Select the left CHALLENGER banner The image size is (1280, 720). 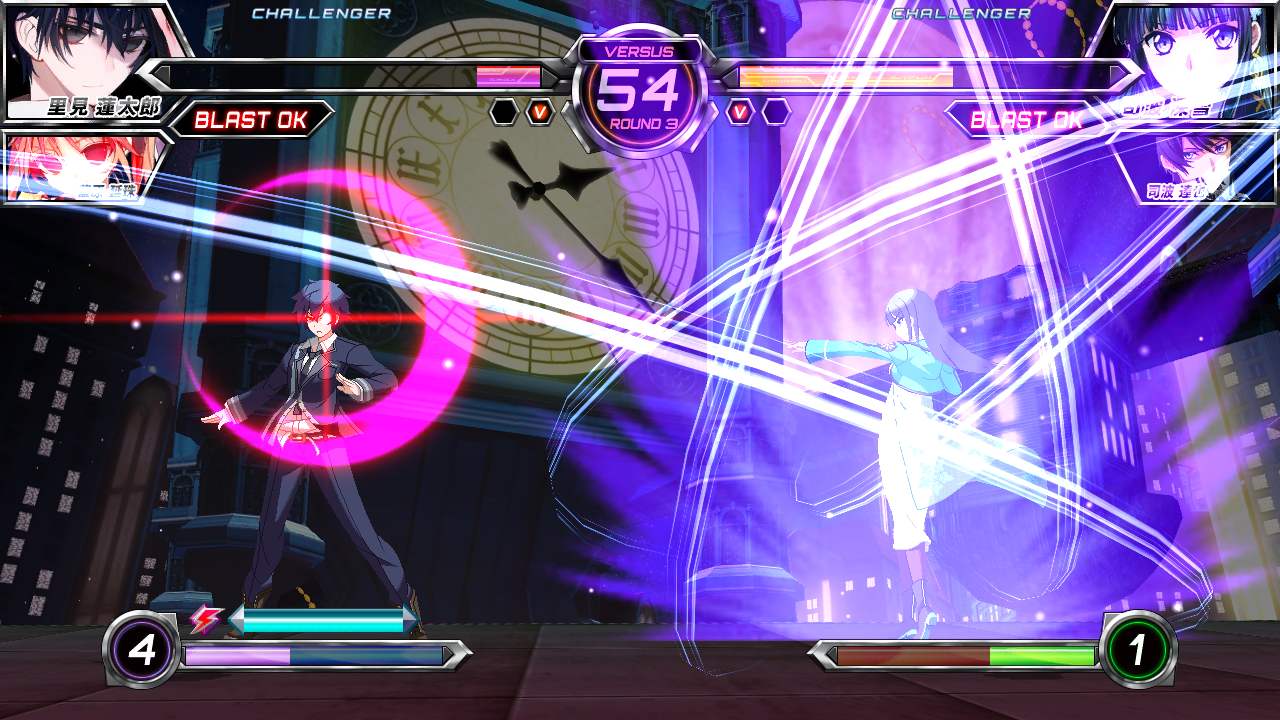[x=322, y=13]
